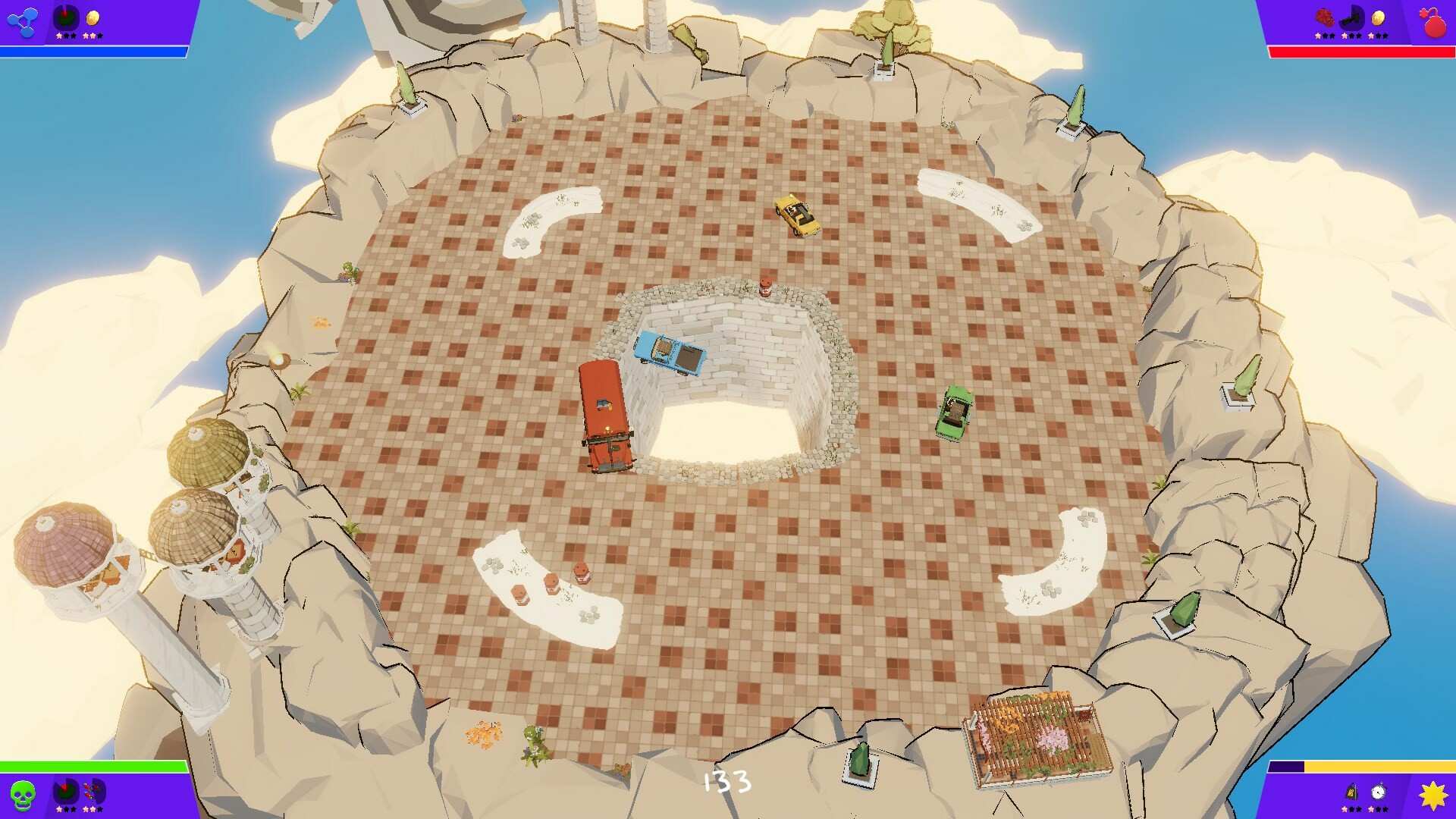This screenshot has width=1456, height=819.
Task: Click the radar ability icon in top-left panel
Action: [65, 17]
